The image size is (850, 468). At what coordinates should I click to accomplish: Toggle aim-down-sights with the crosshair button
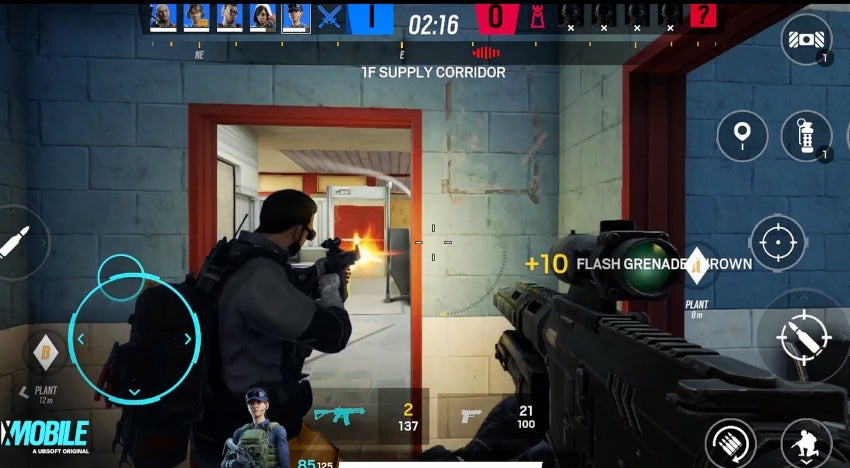pyautogui.click(x=778, y=242)
